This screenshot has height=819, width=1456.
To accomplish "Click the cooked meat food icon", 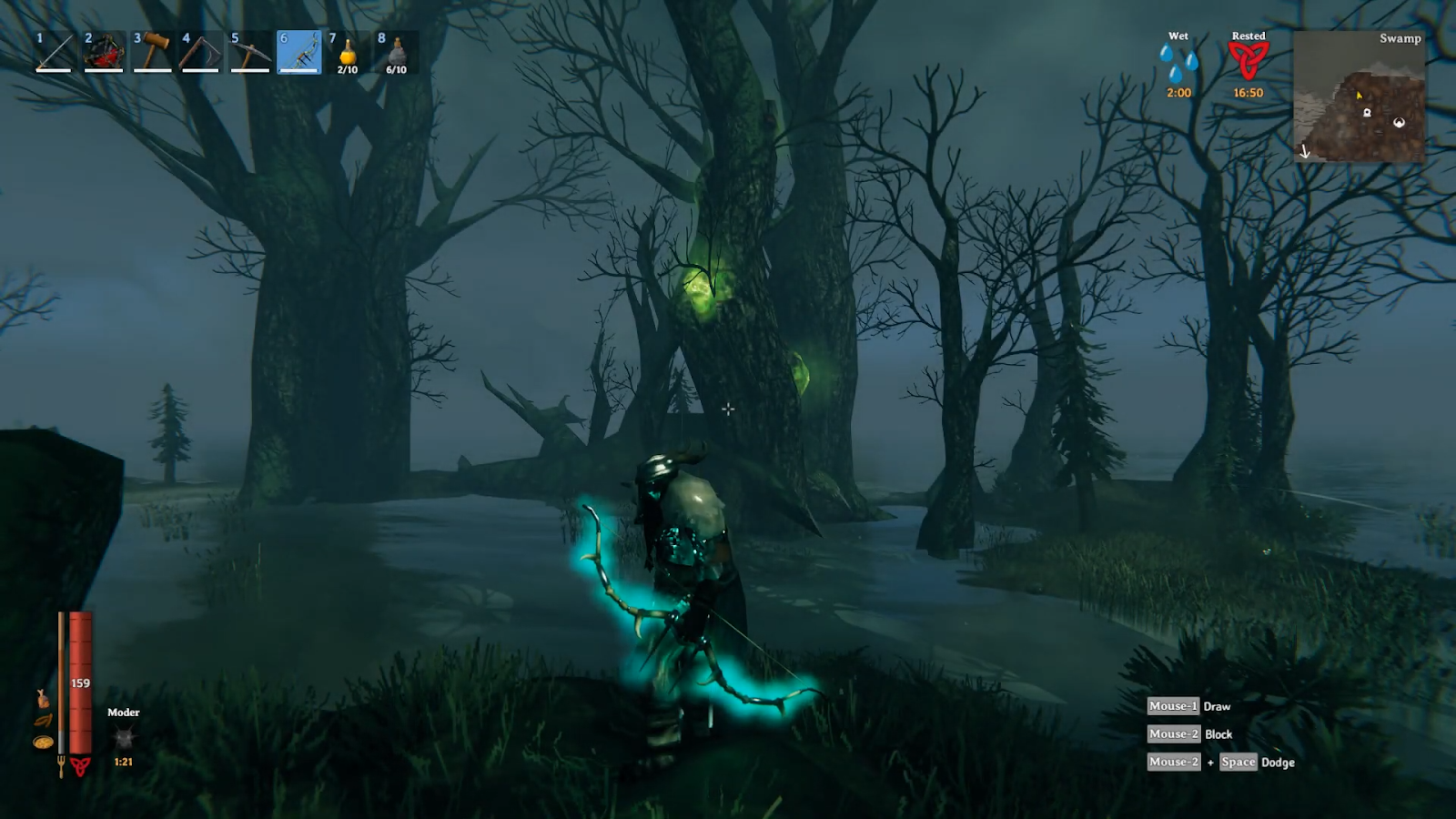I will coord(42,698).
